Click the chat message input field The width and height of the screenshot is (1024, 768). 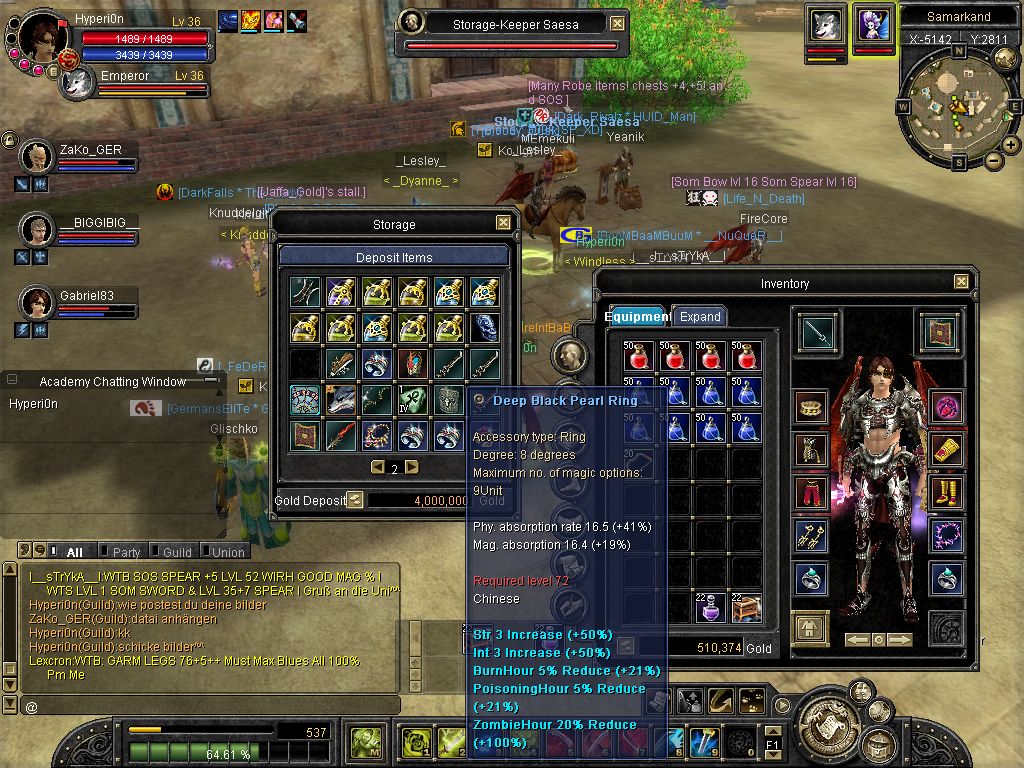[210, 707]
